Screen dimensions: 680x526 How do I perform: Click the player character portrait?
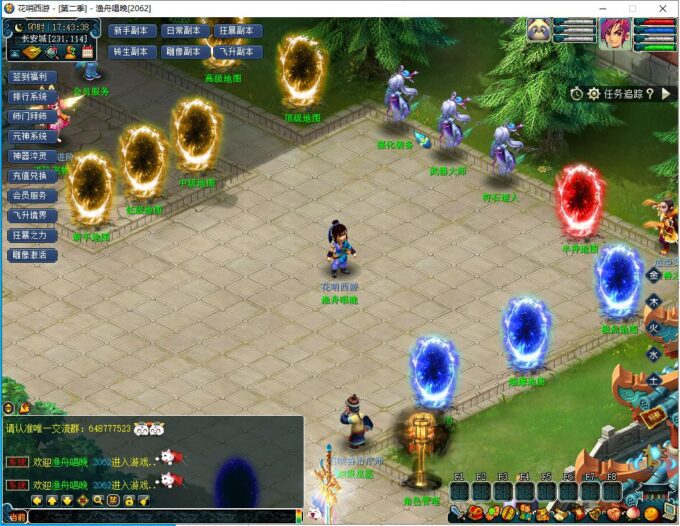(x=613, y=32)
